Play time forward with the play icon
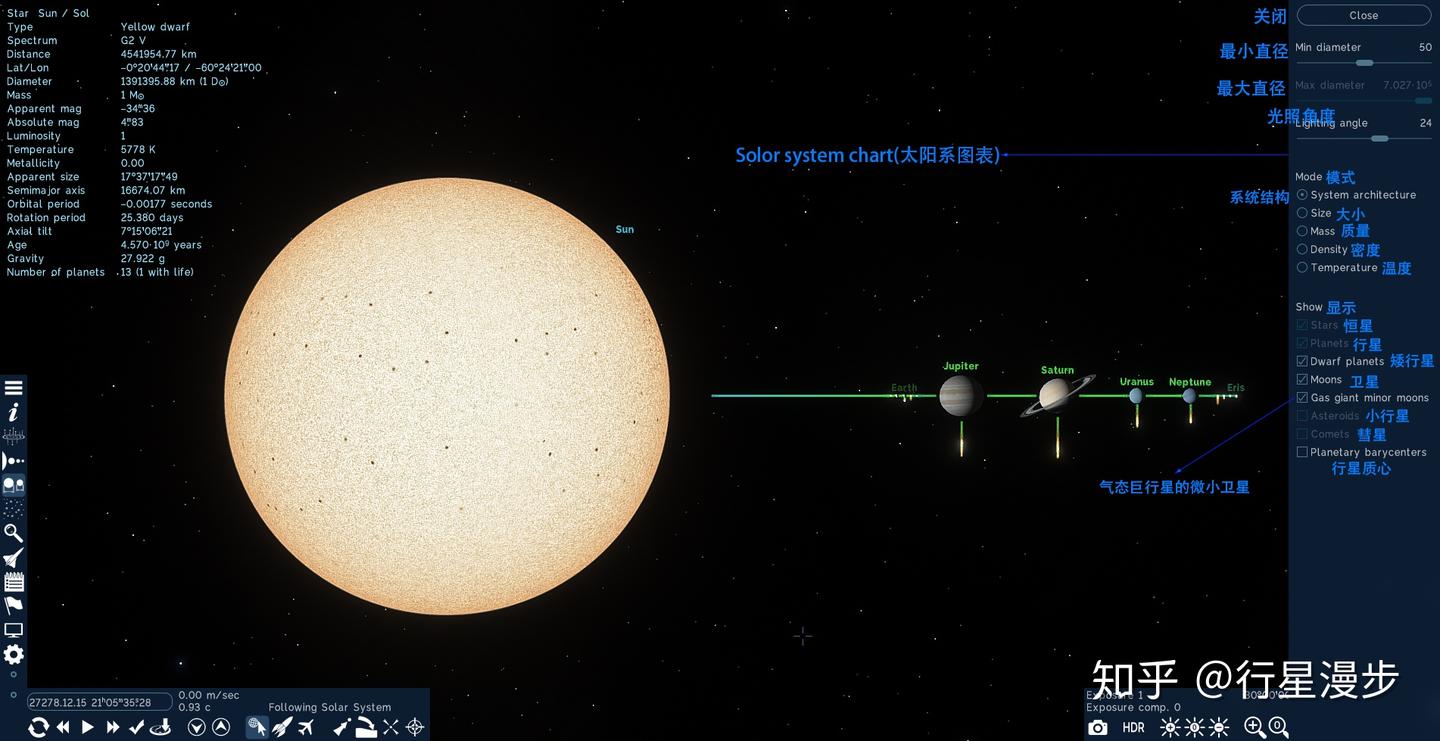The image size is (1440, 741). 88,728
